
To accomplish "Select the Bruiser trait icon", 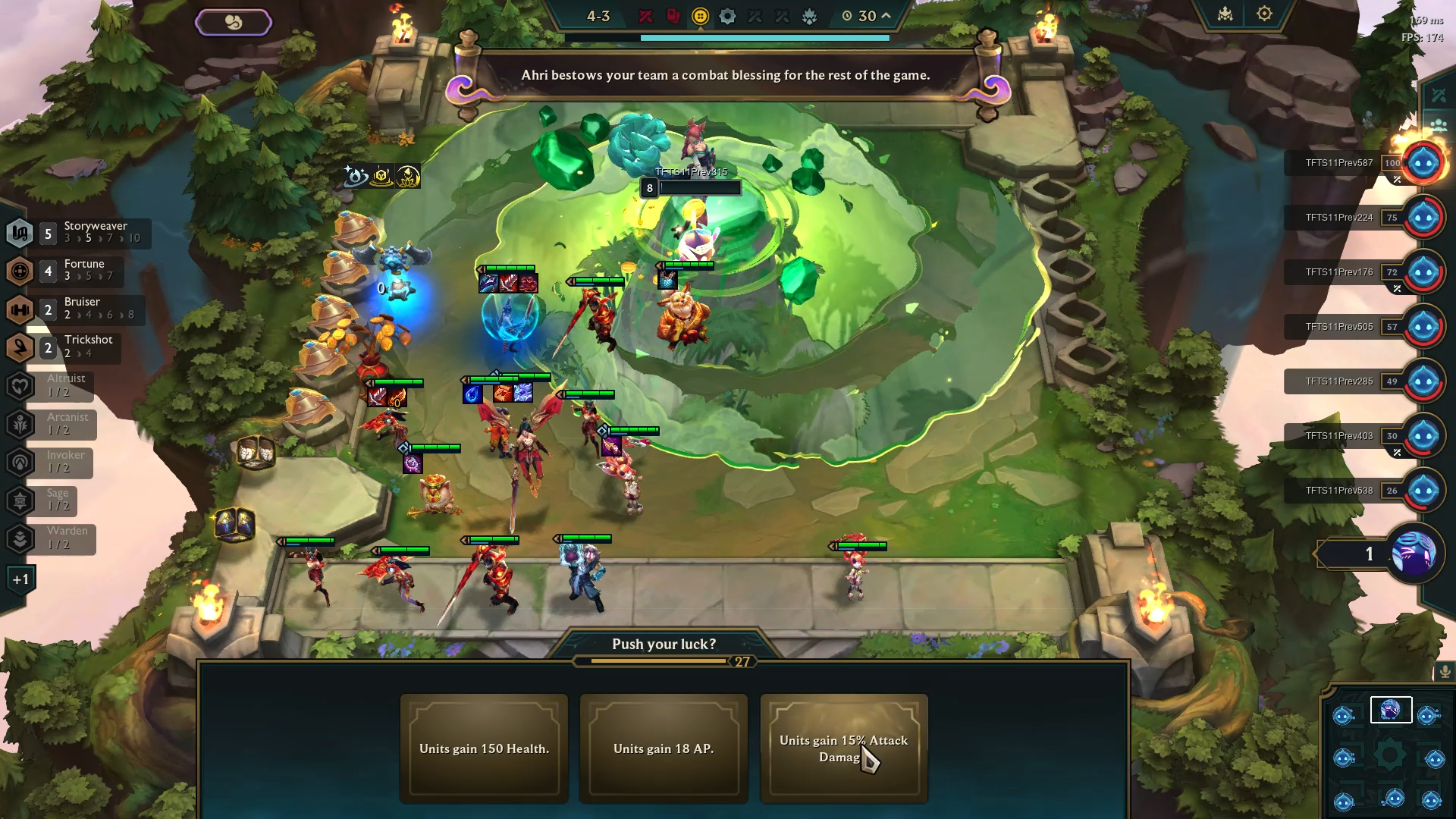I will [20, 309].
